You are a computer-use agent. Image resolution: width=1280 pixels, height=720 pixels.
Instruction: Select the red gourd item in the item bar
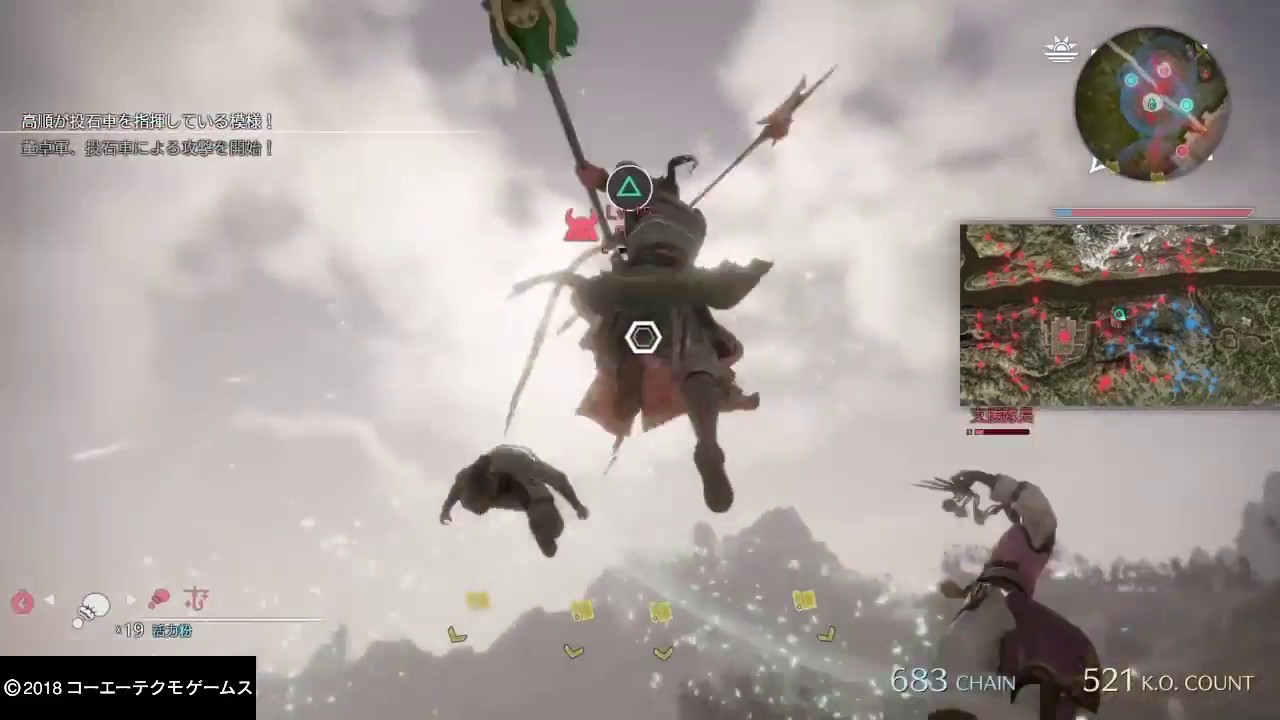click(x=22, y=600)
